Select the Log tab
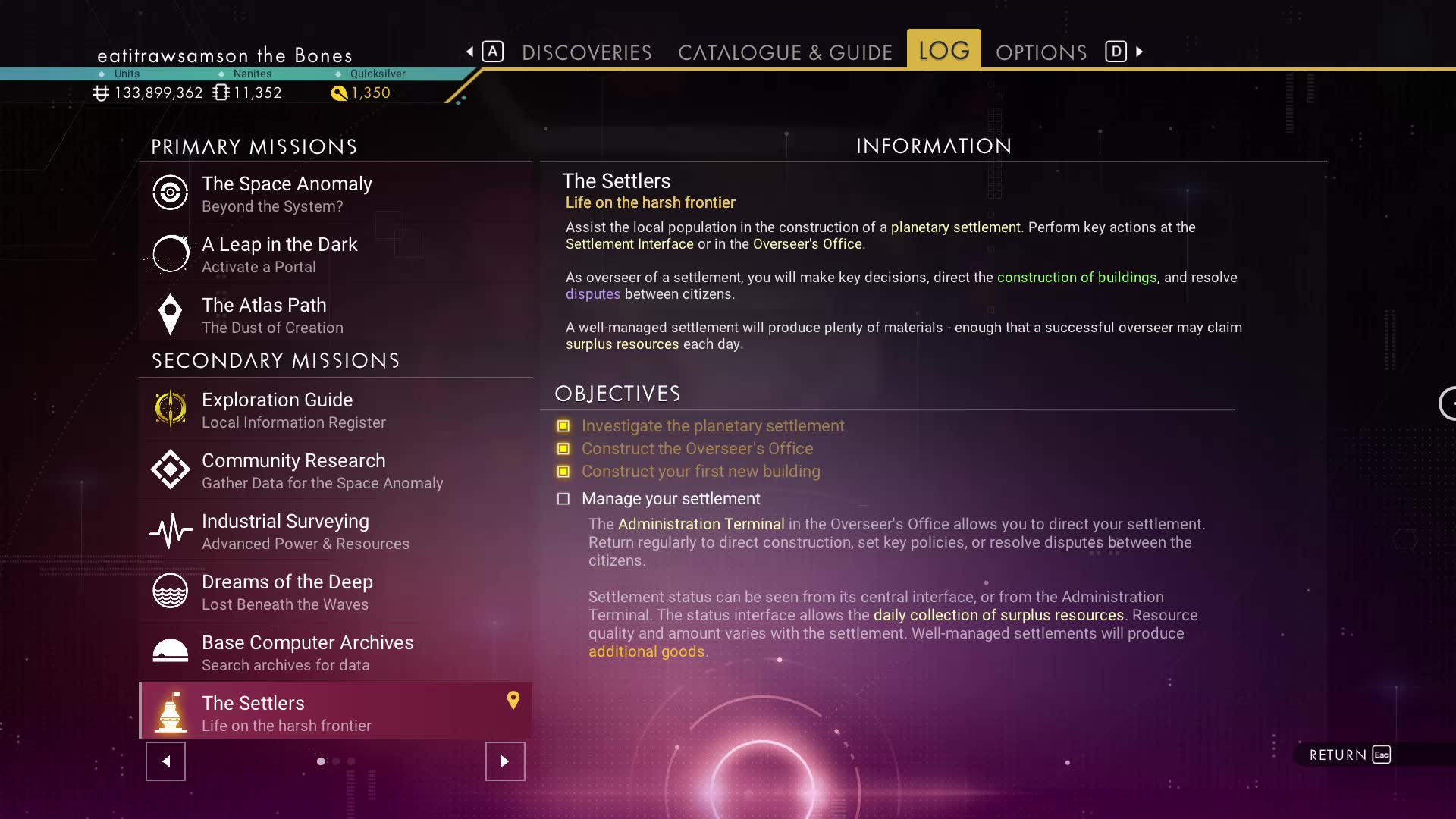 943,51
